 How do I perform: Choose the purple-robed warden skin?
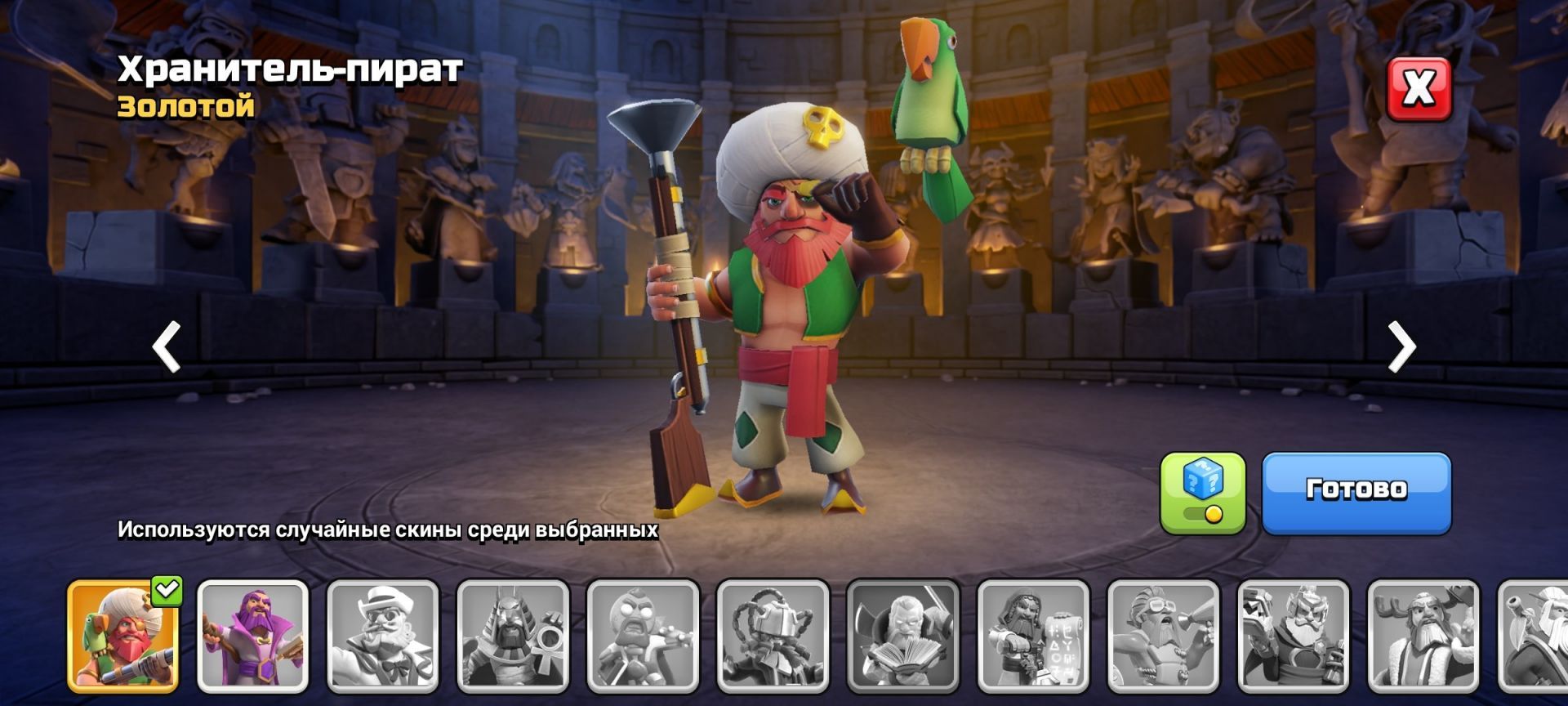pyautogui.click(x=253, y=636)
